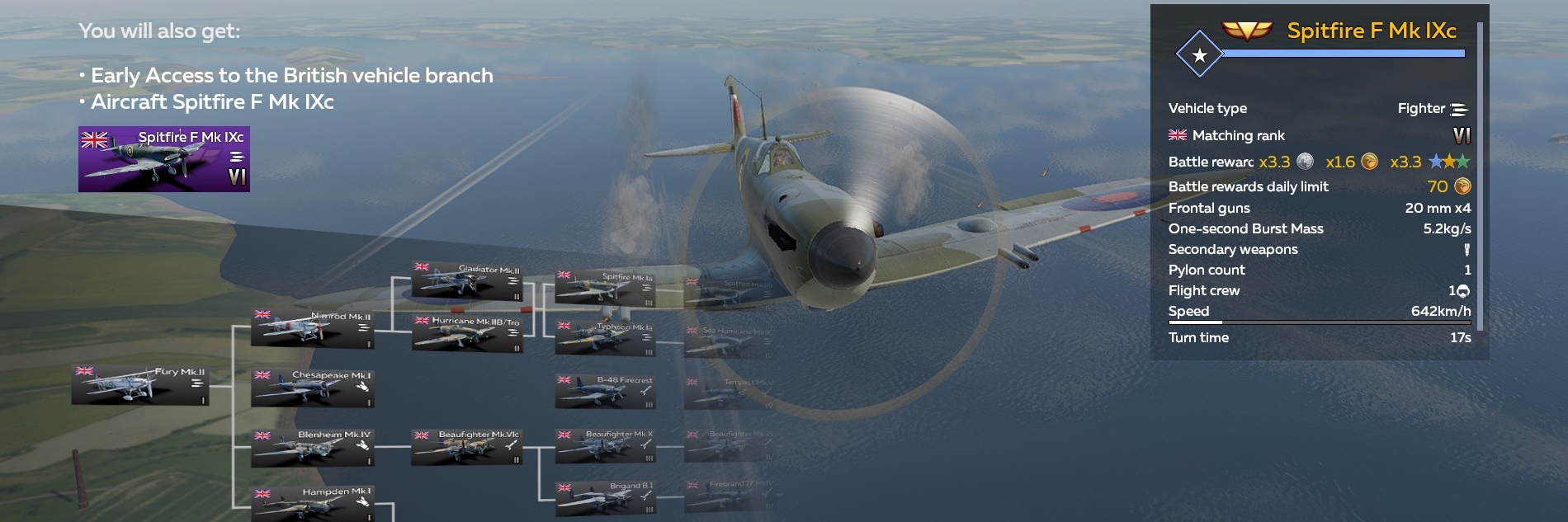Select the Brigand B.1 tile
This screenshot has width=1568, height=522.
[x=607, y=498]
